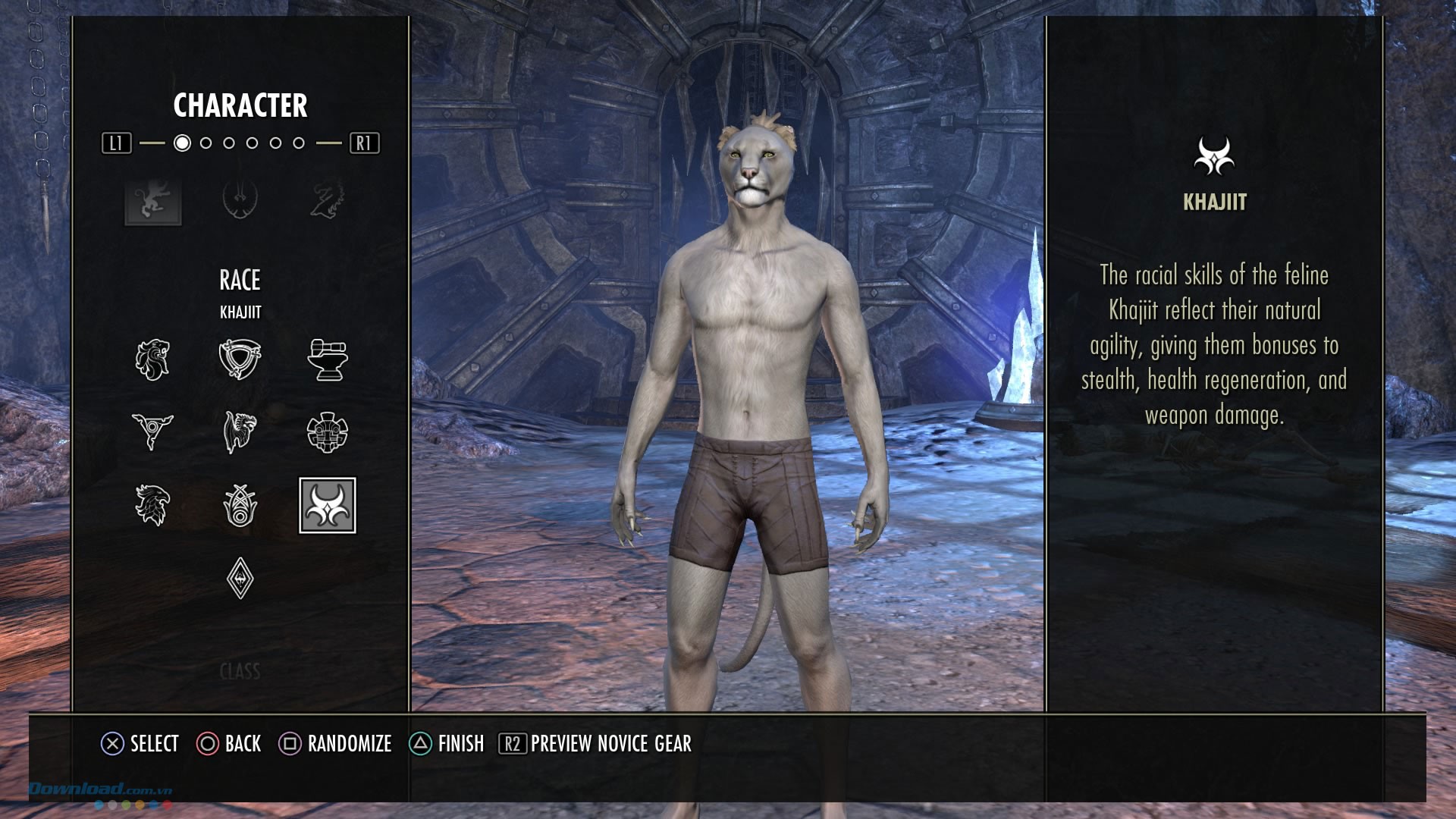
Task: Select the Breton lion-head race icon
Action: tap(152, 359)
